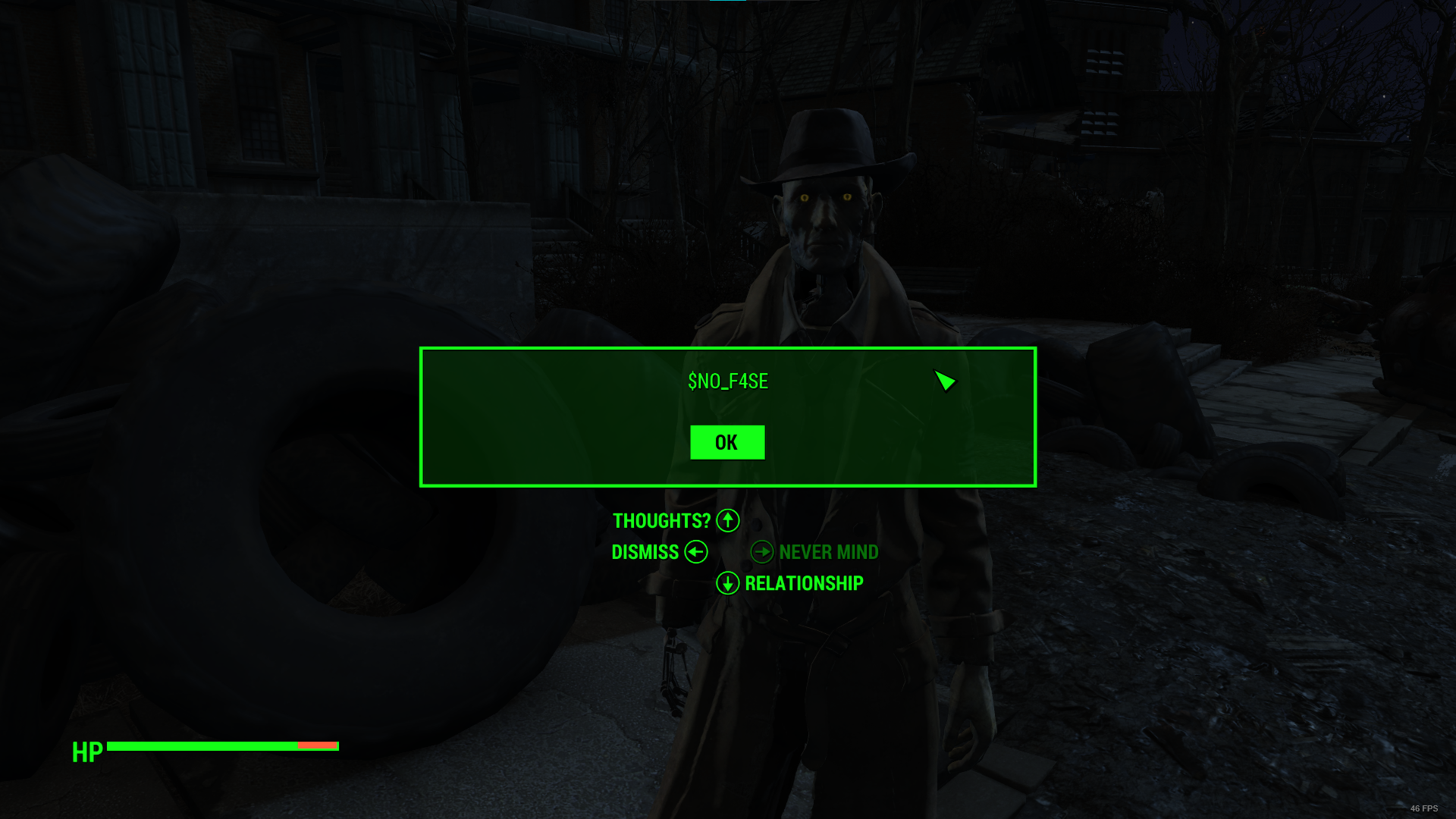Pick the NEVER MIND dialogue reply

828,552
